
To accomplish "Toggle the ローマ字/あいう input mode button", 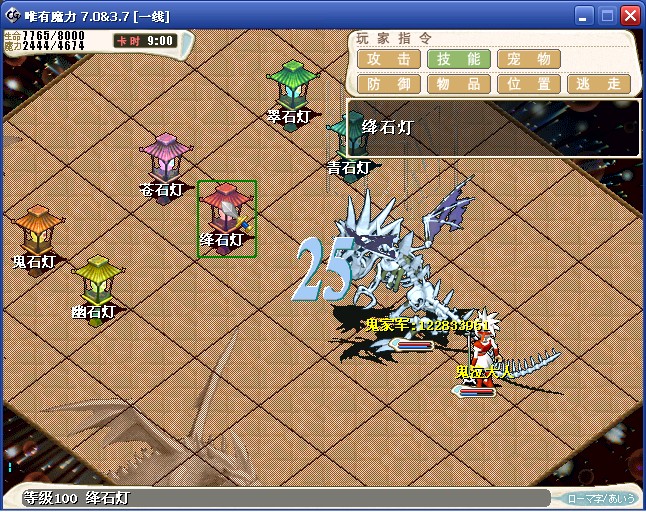I will (600, 497).
